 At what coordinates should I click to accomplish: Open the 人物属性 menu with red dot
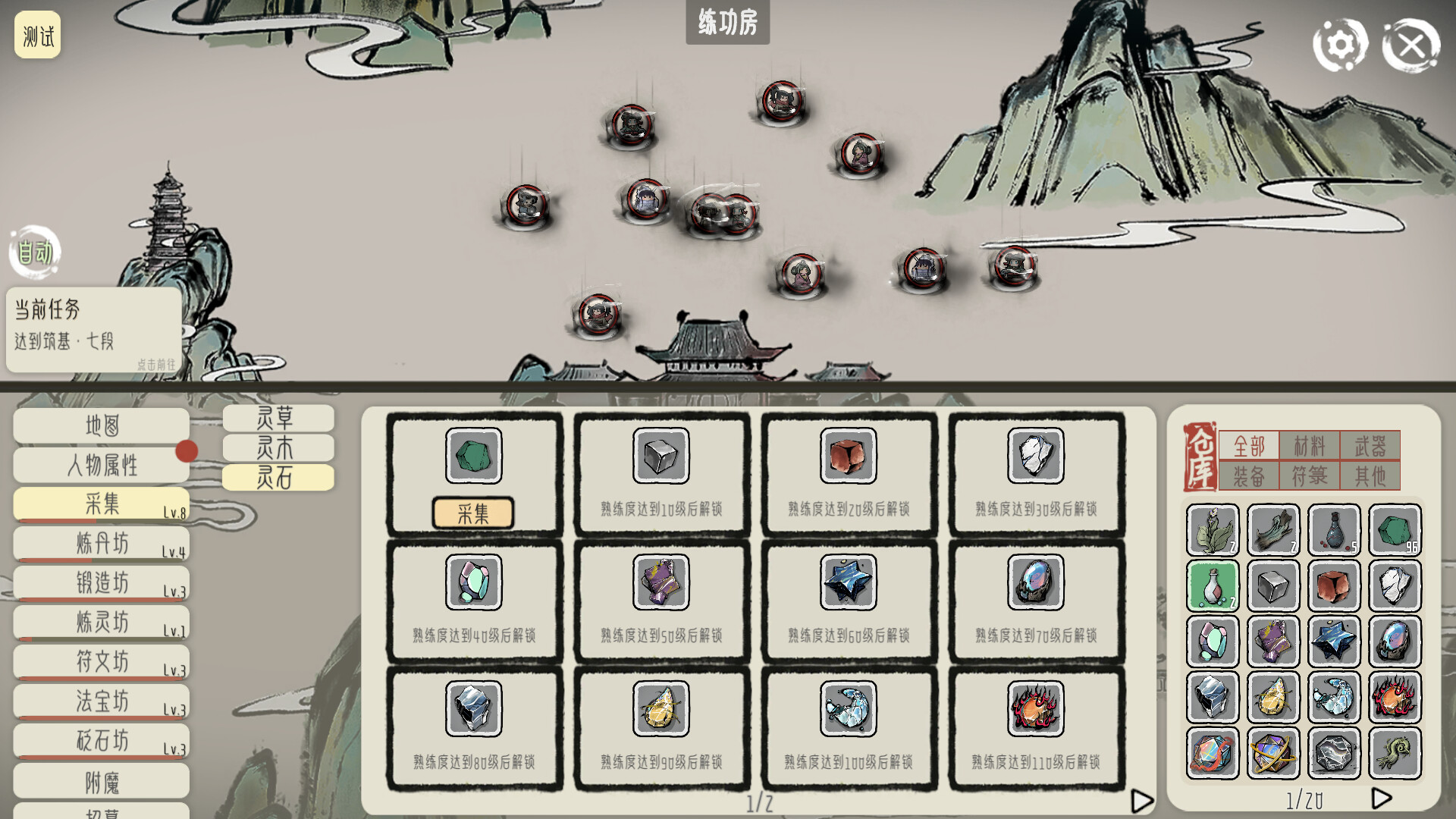(x=101, y=464)
